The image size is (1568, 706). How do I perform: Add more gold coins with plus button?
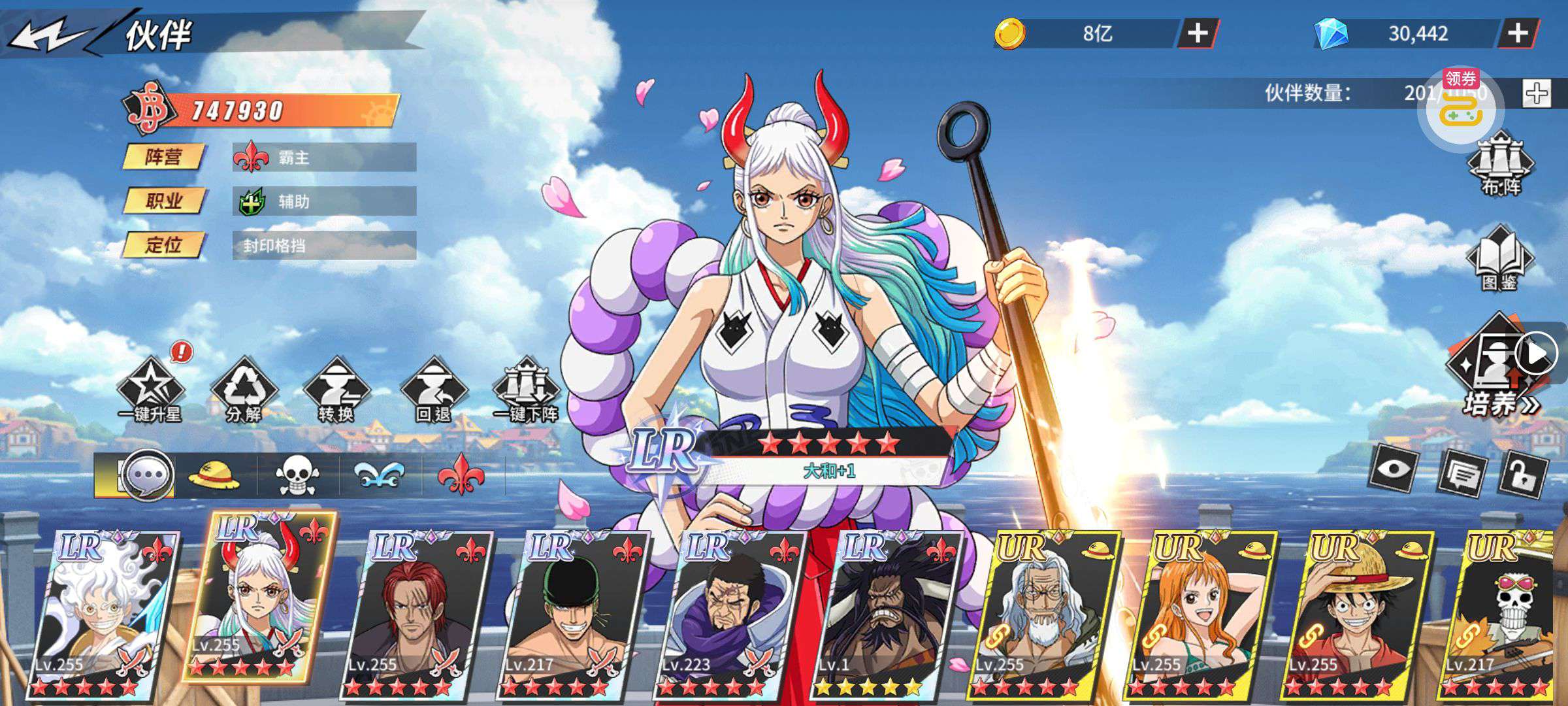[x=1197, y=33]
